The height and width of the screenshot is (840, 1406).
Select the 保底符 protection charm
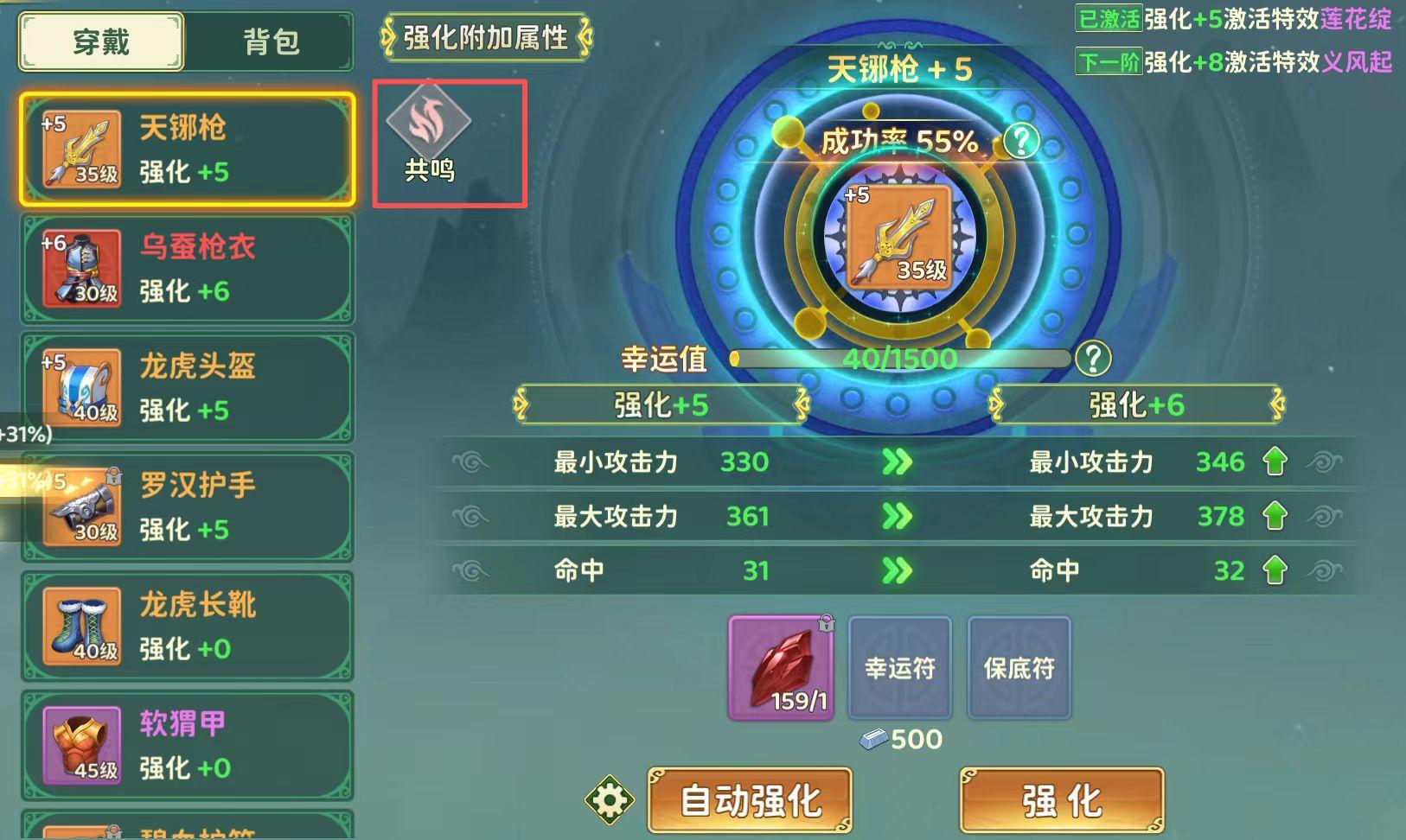(1019, 667)
